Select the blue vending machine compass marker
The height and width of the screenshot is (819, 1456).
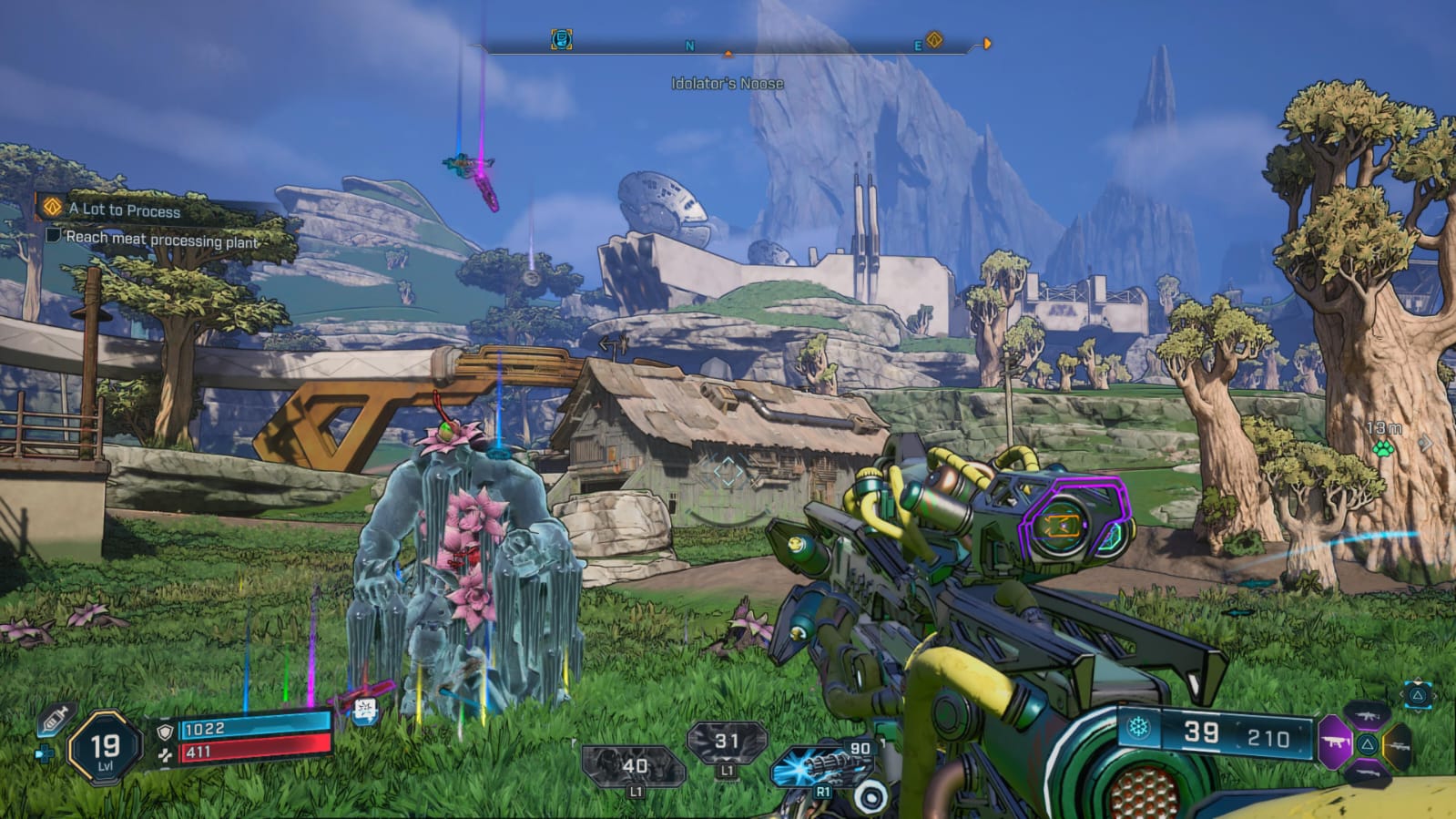(x=562, y=39)
